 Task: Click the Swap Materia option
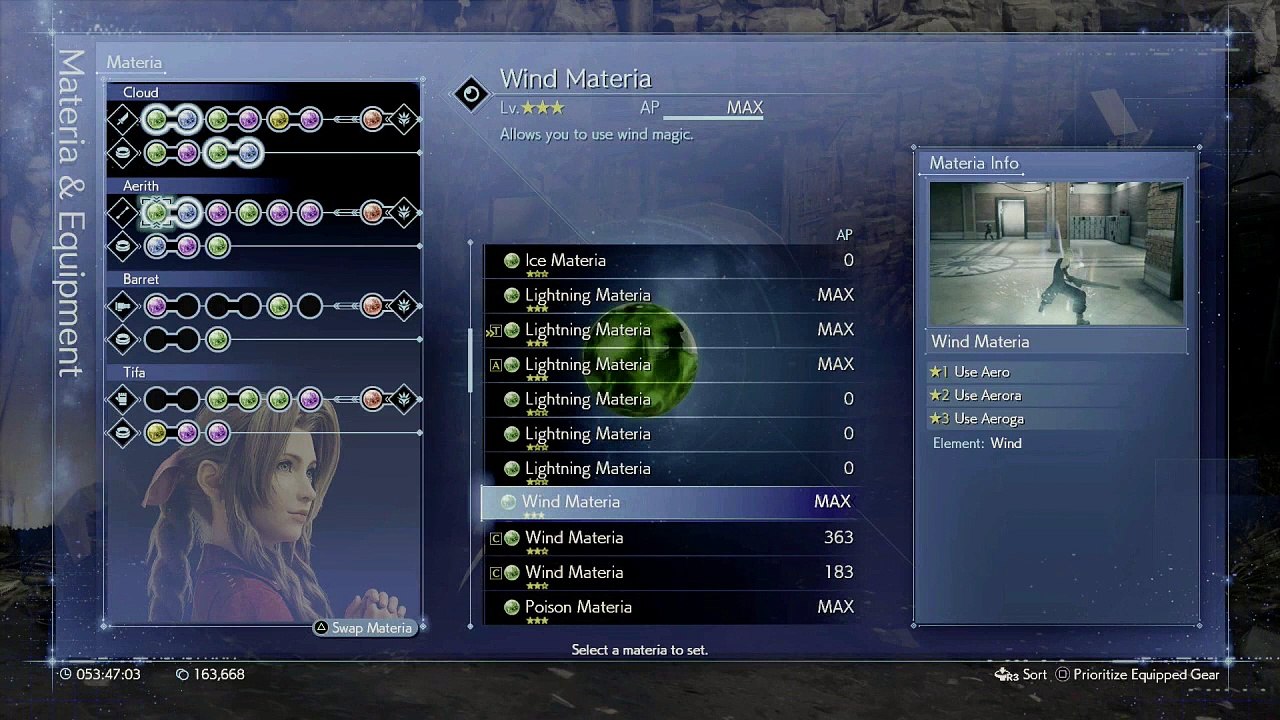[x=364, y=628]
